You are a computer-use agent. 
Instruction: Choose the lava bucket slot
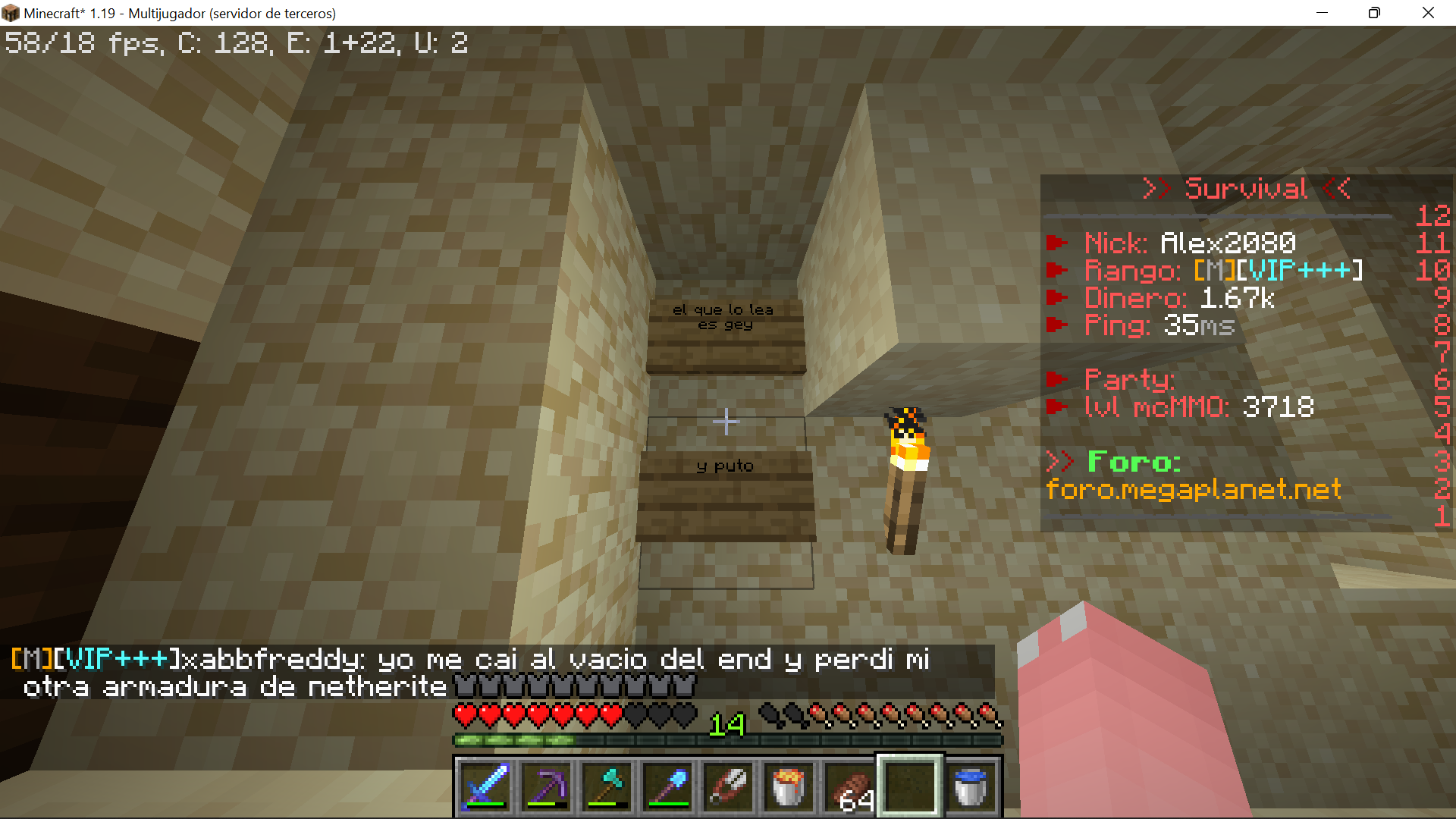(x=789, y=786)
